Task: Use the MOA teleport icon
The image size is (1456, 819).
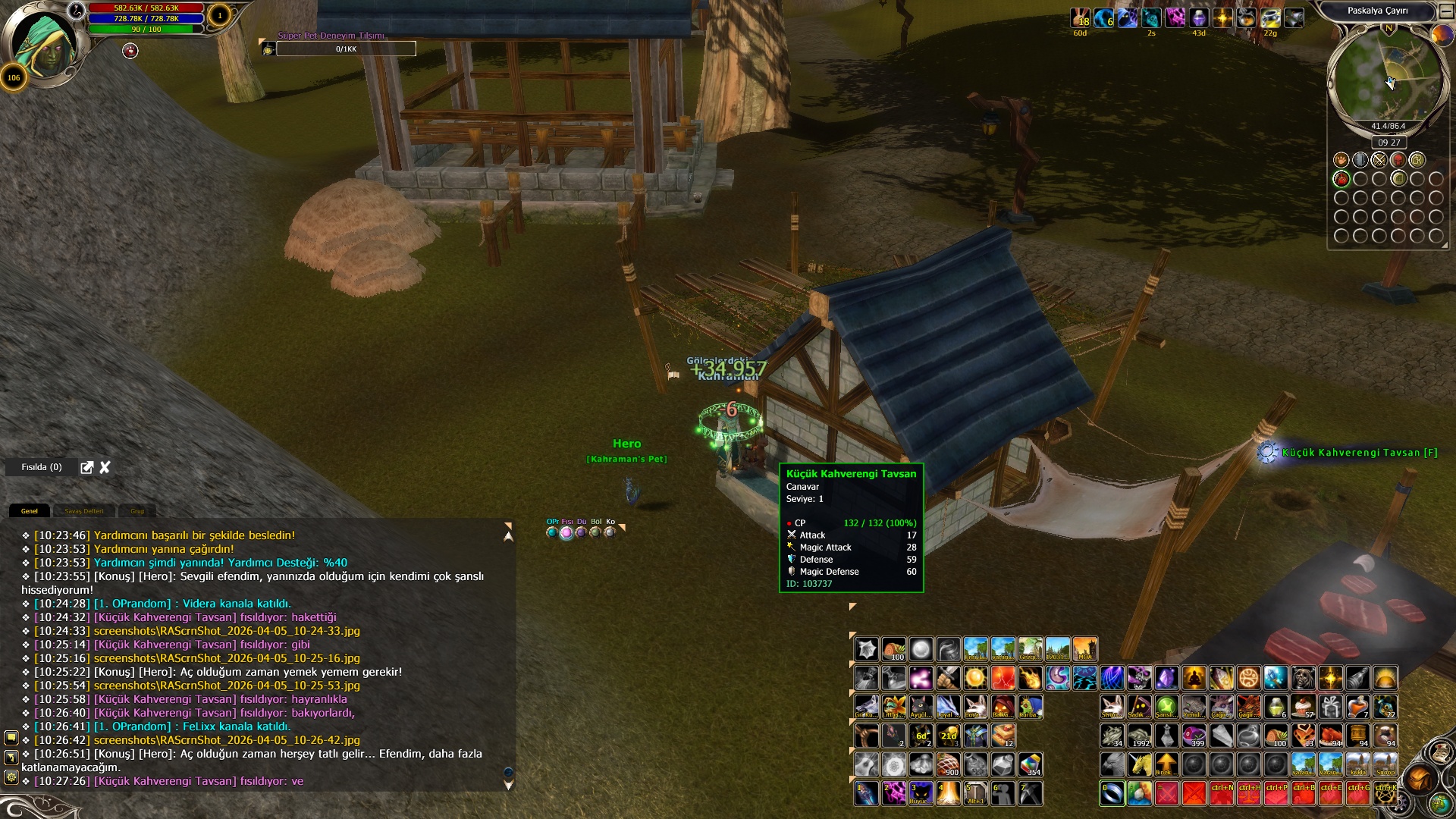Action: click(x=1084, y=649)
